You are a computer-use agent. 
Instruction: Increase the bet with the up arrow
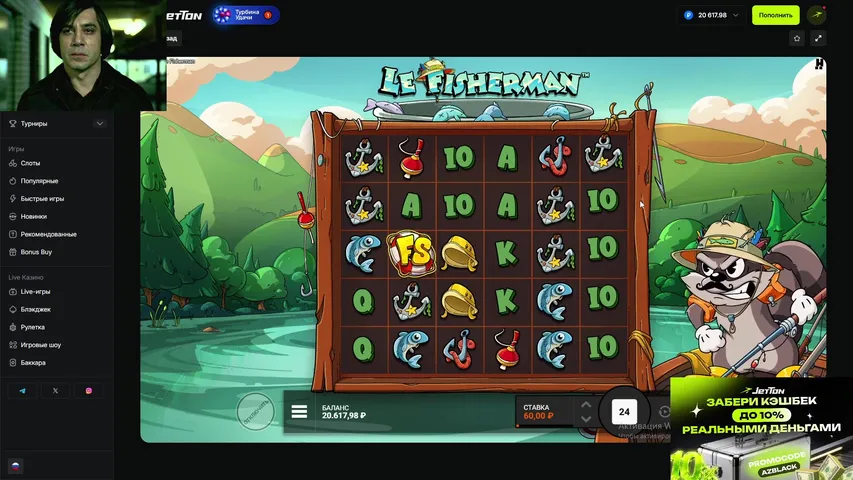click(x=586, y=405)
